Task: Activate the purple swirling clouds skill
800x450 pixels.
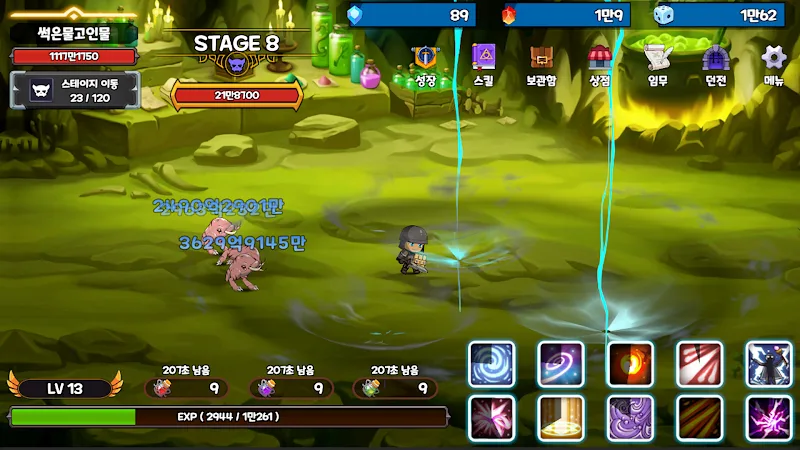Action: coord(631,418)
